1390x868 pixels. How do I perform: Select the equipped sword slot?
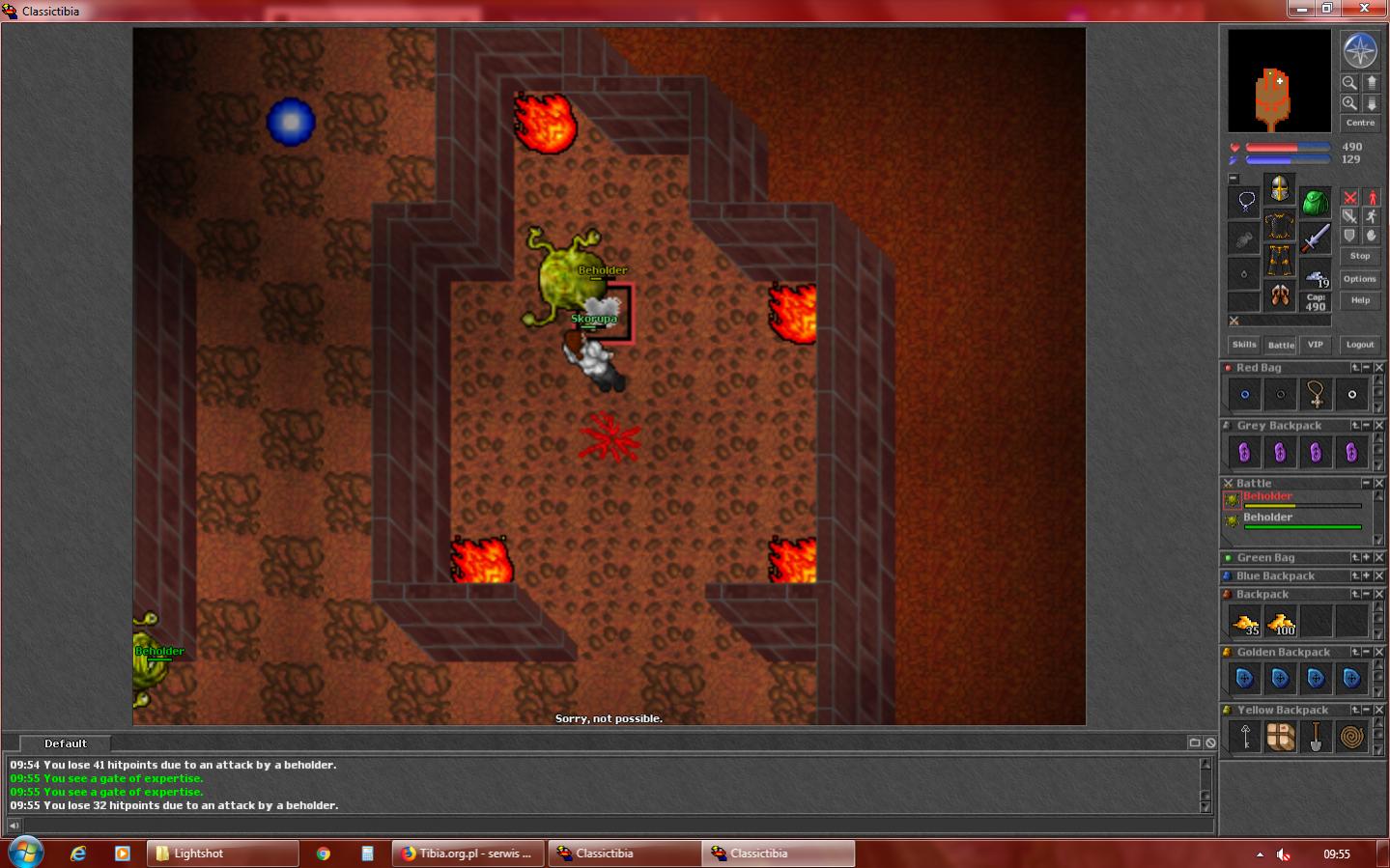coord(1315,238)
